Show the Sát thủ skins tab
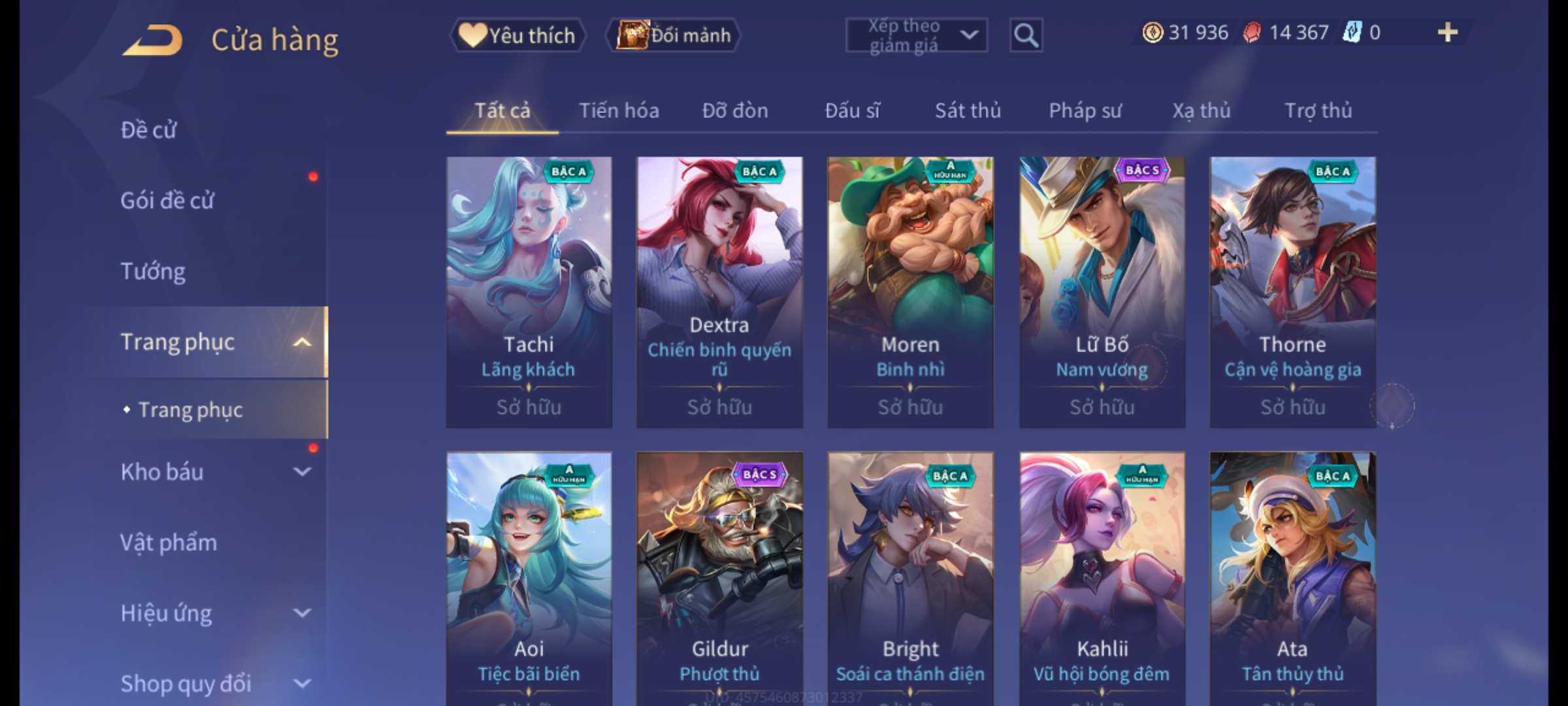 968,110
